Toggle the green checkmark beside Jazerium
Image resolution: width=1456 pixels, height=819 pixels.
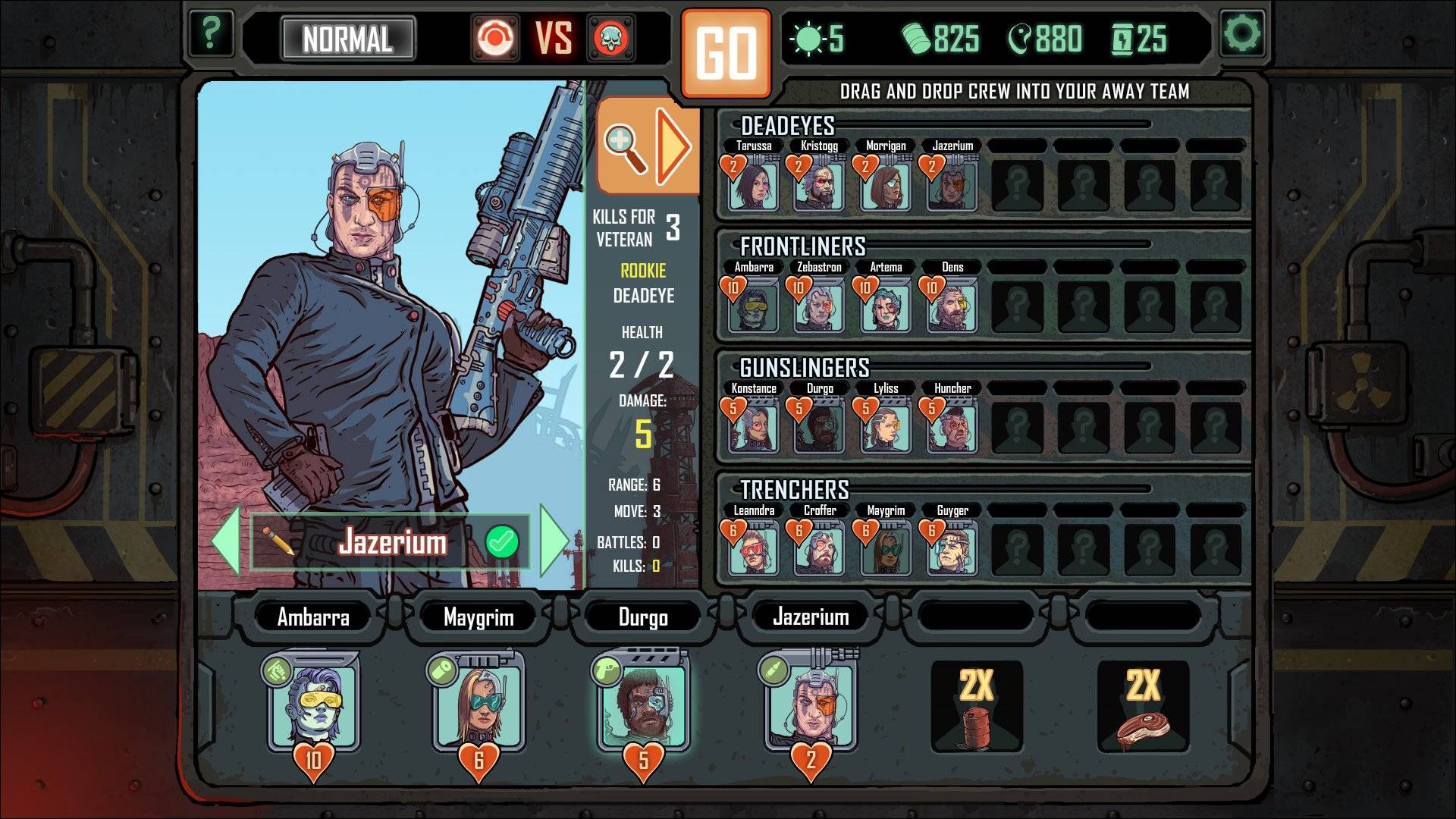[x=502, y=541]
